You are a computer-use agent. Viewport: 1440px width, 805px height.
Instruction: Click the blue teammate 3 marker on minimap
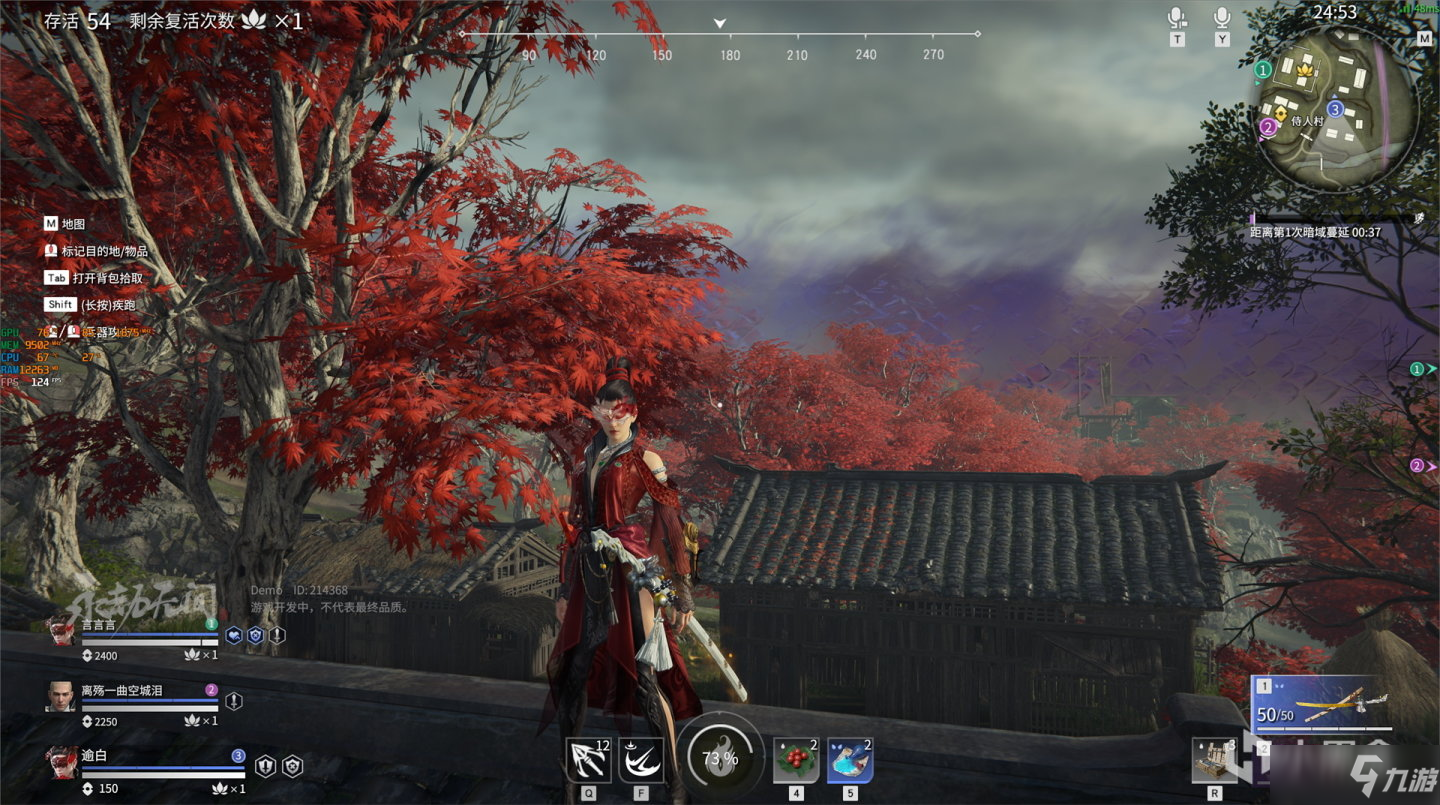[1334, 108]
